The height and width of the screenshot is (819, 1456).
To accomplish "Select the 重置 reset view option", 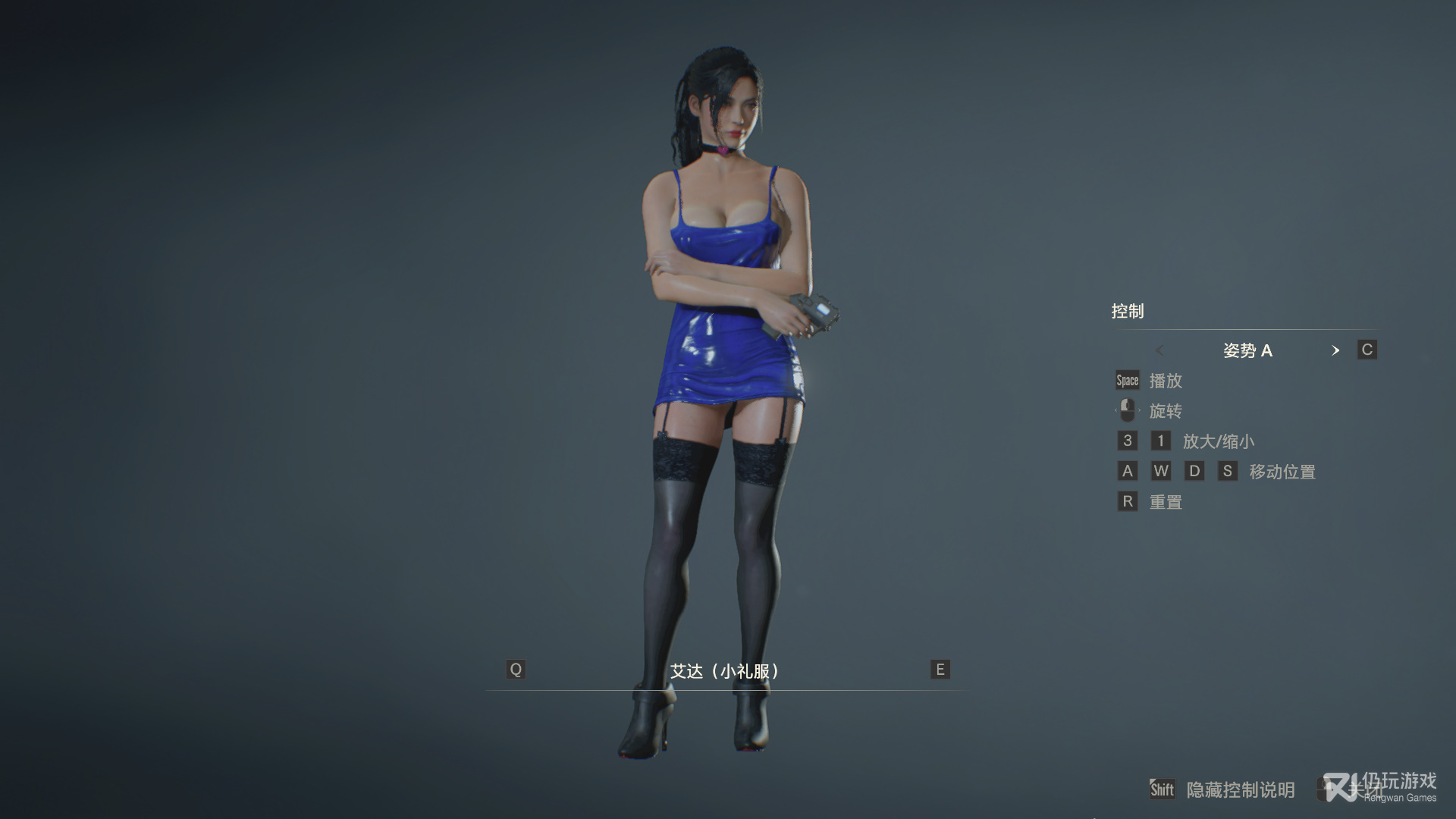I will point(1166,502).
